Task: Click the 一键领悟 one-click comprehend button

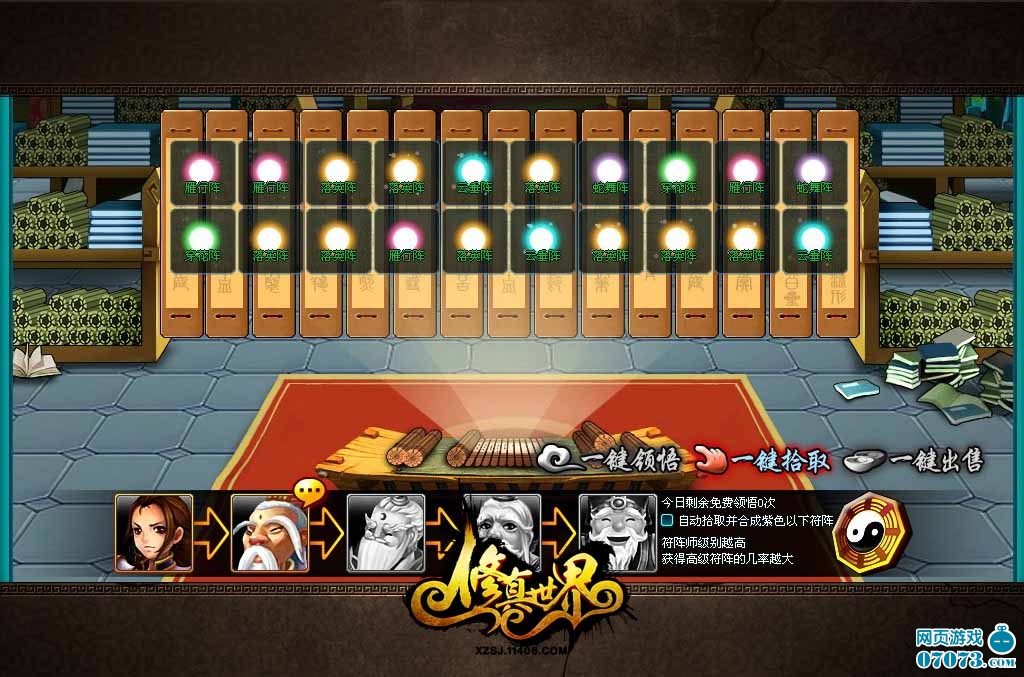Action: pyautogui.click(x=612, y=461)
